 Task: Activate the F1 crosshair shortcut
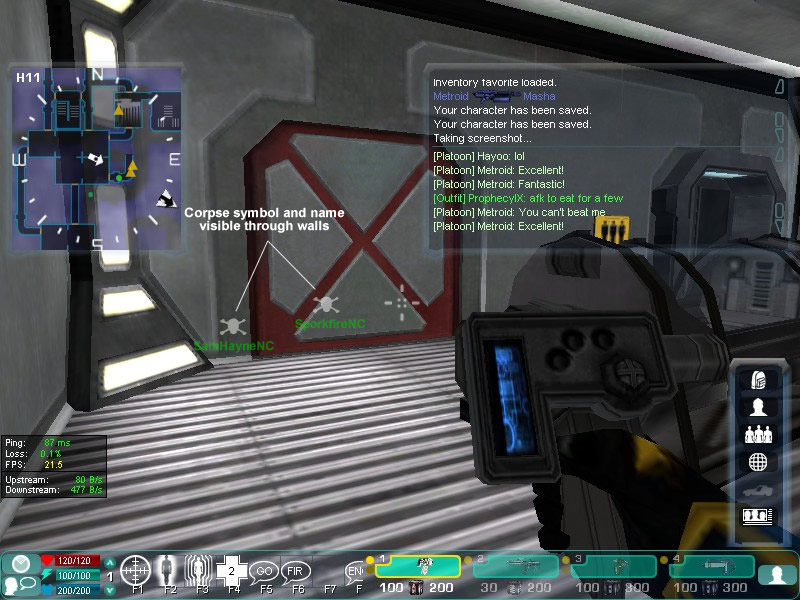coord(135,571)
